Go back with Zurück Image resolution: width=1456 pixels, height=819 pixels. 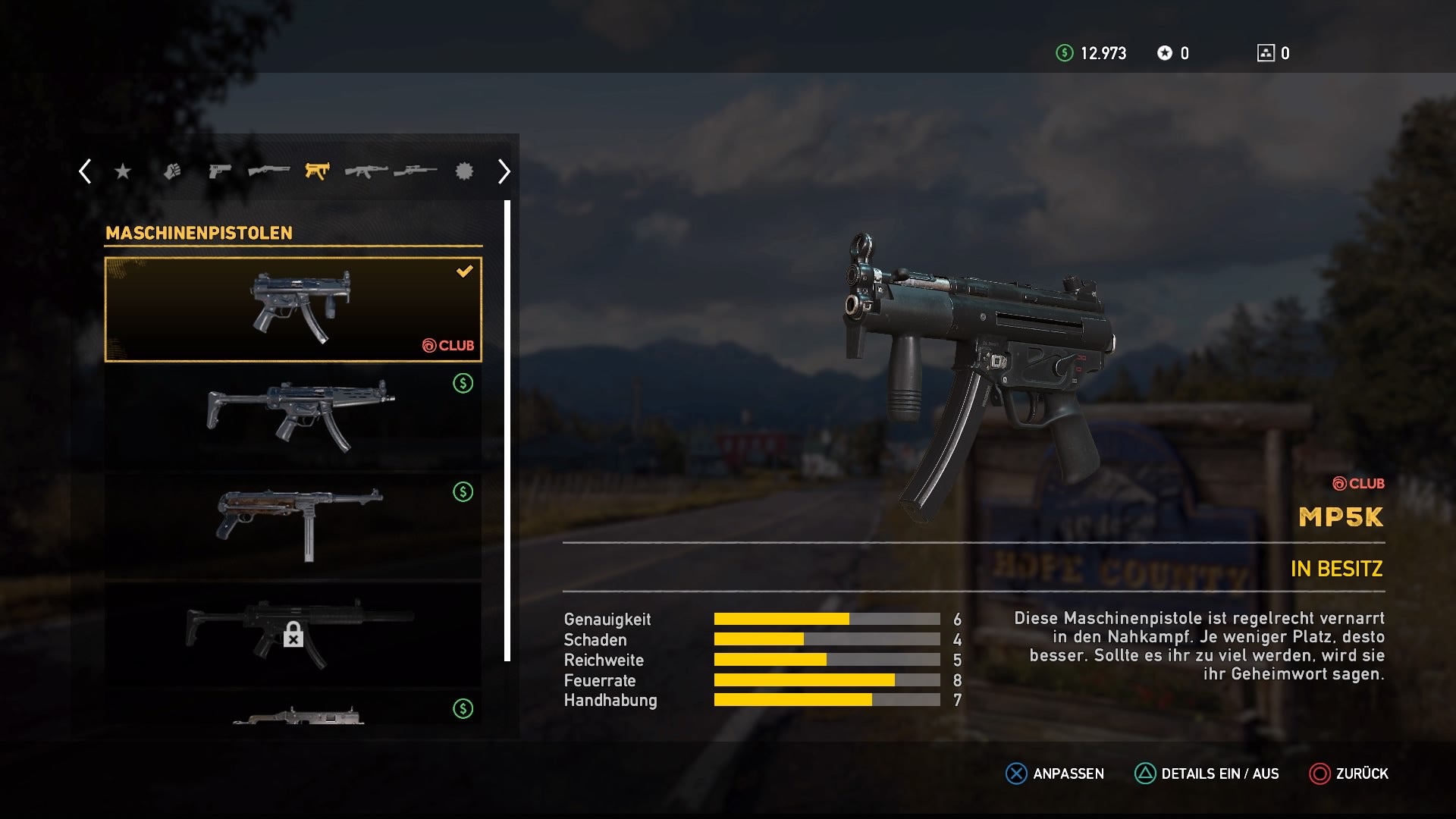click(x=1349, y=773)
